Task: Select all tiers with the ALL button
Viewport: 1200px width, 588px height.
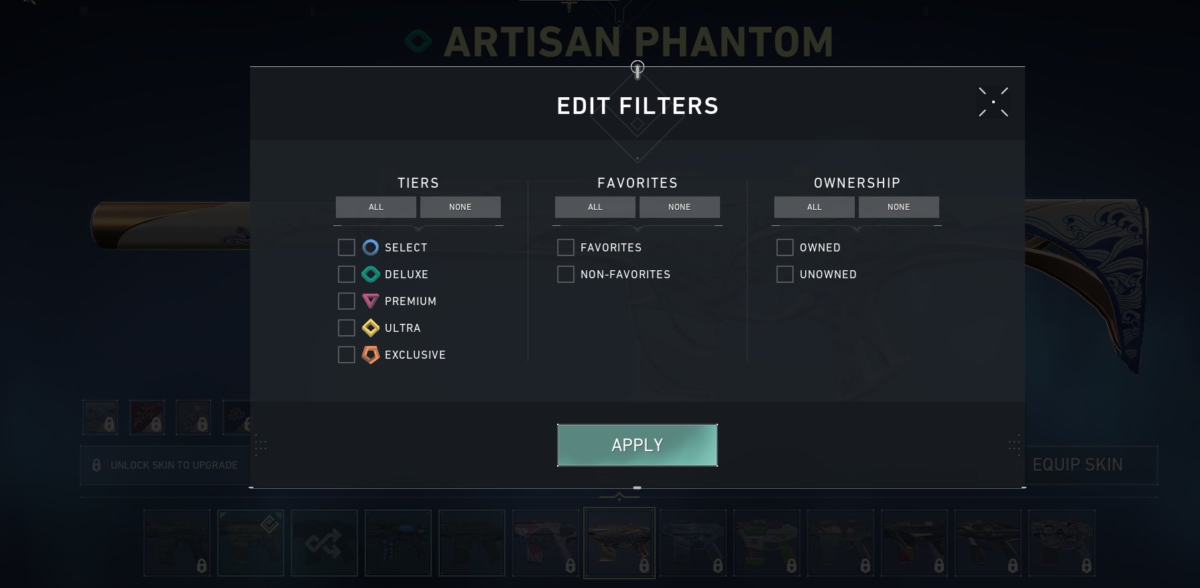Action: pyautogui.click(x=376, y=207)
